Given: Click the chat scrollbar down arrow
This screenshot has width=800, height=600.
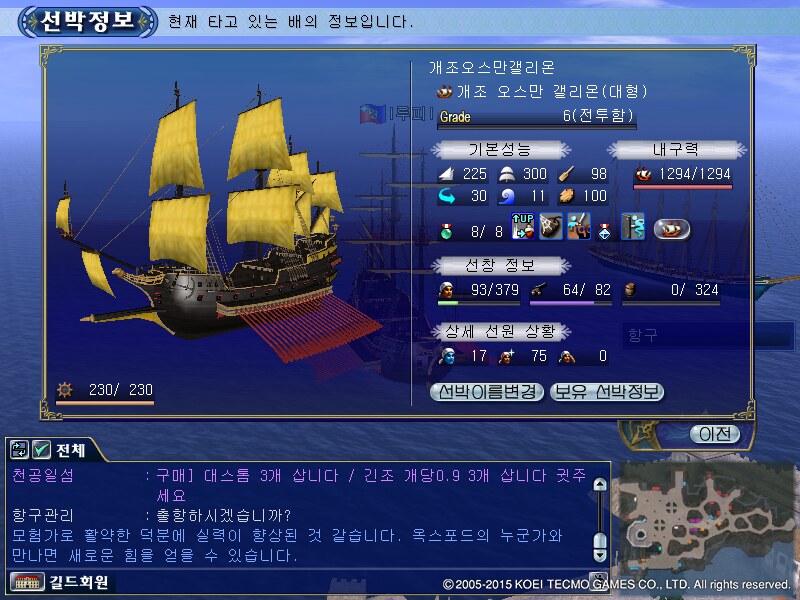Looking at the screenshot, I should pos(599,541).
